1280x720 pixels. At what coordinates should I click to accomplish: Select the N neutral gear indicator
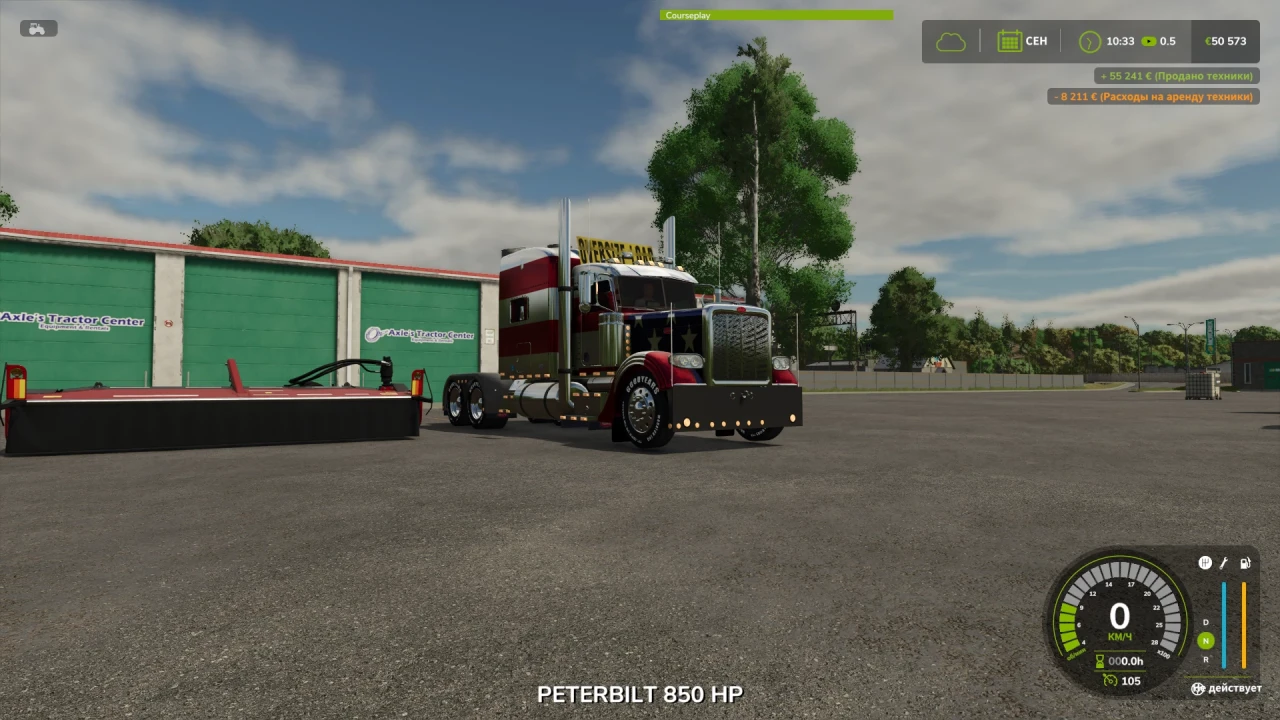pyautogui.click(x=1206, y=641)
